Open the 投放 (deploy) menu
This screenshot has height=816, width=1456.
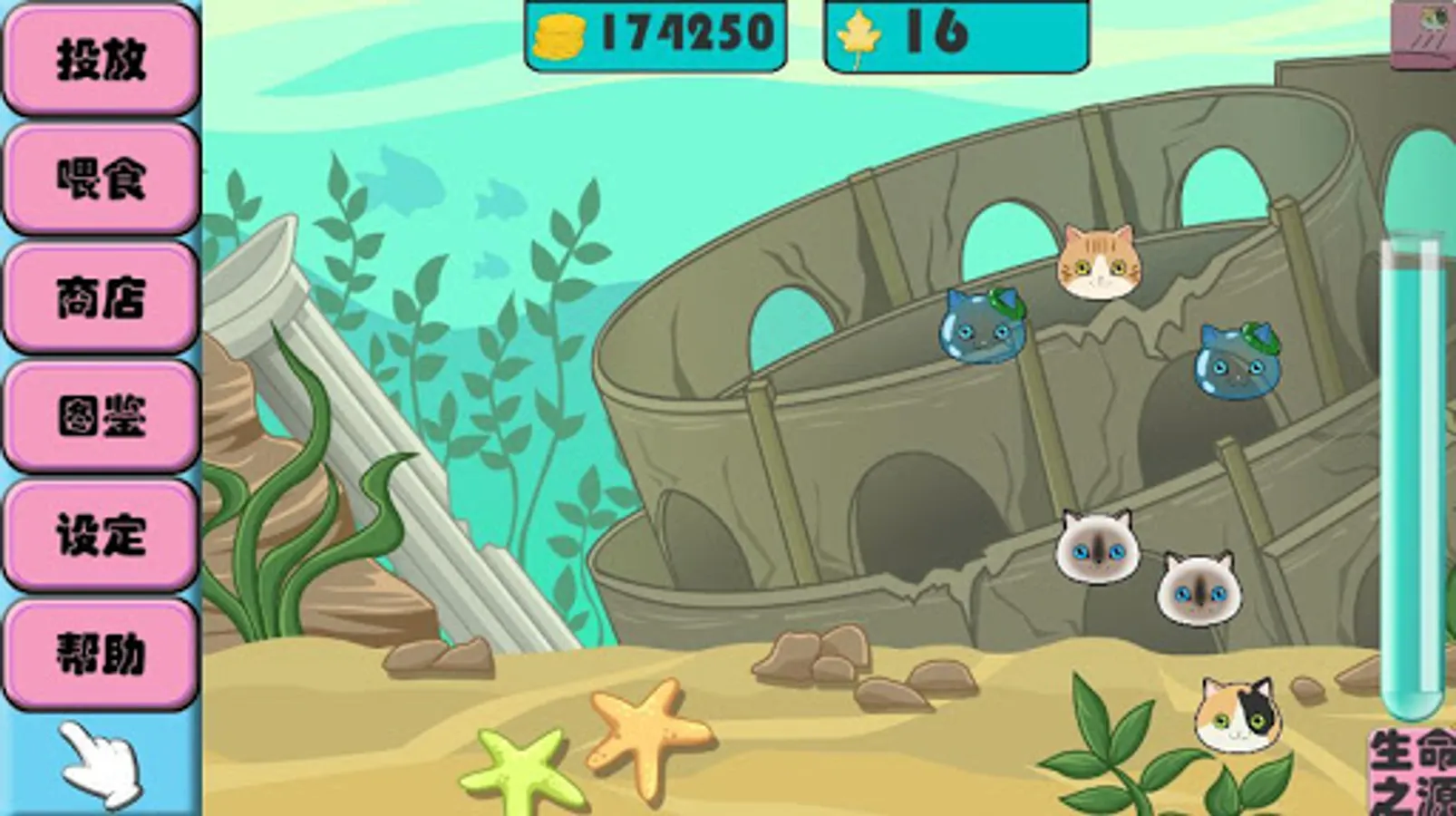point(102,56)
